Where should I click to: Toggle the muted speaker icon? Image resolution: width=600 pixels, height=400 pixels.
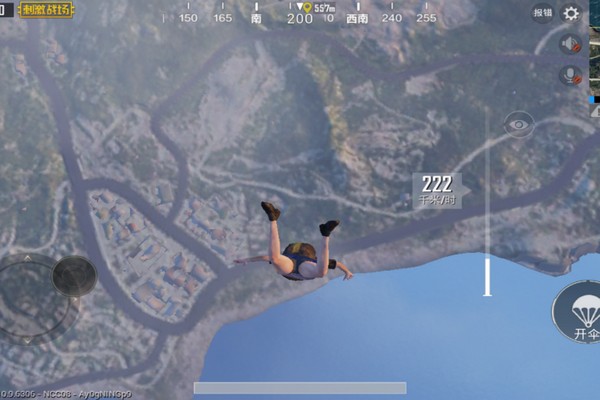pos(571,45)
